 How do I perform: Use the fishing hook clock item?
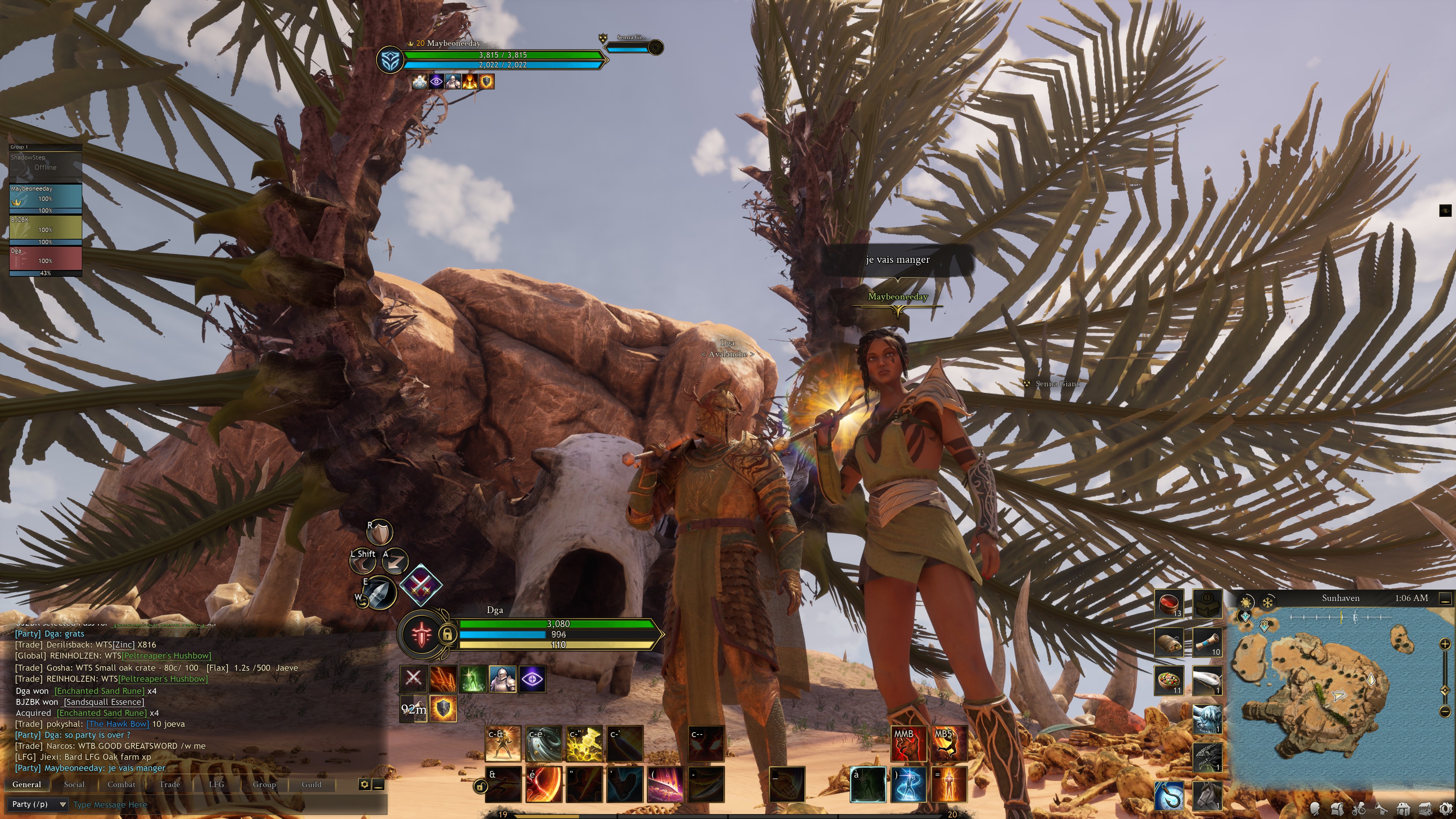coord(1168,796)
